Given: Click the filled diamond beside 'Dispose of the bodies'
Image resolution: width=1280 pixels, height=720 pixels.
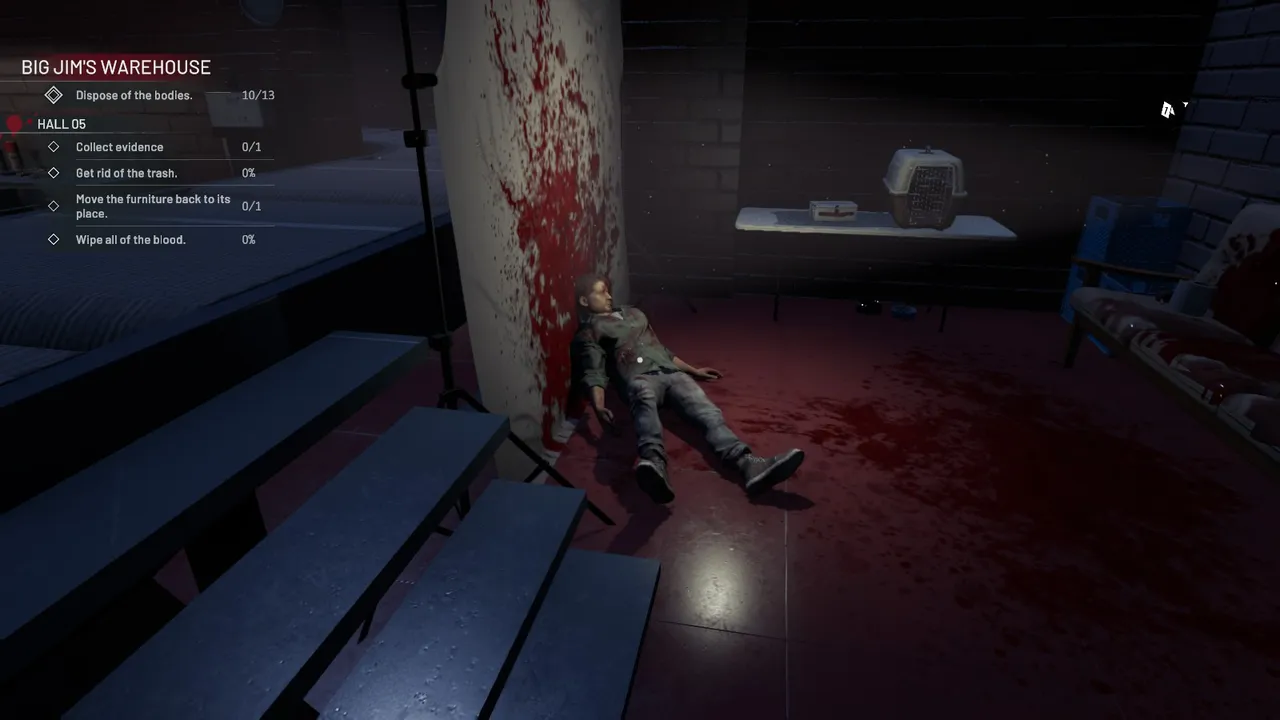Looking at the screenshot, I should pos(54,95).
